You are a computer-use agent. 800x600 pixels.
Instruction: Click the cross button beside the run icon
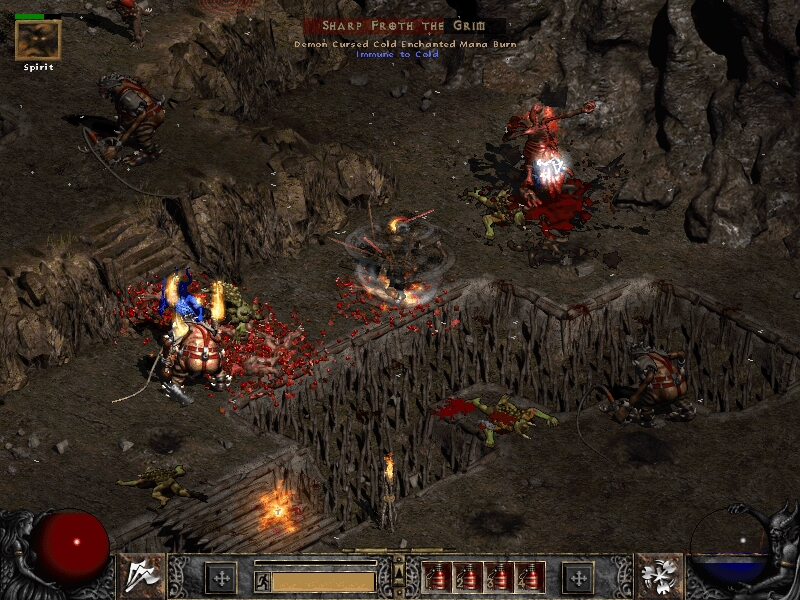(x=220, y=577)
